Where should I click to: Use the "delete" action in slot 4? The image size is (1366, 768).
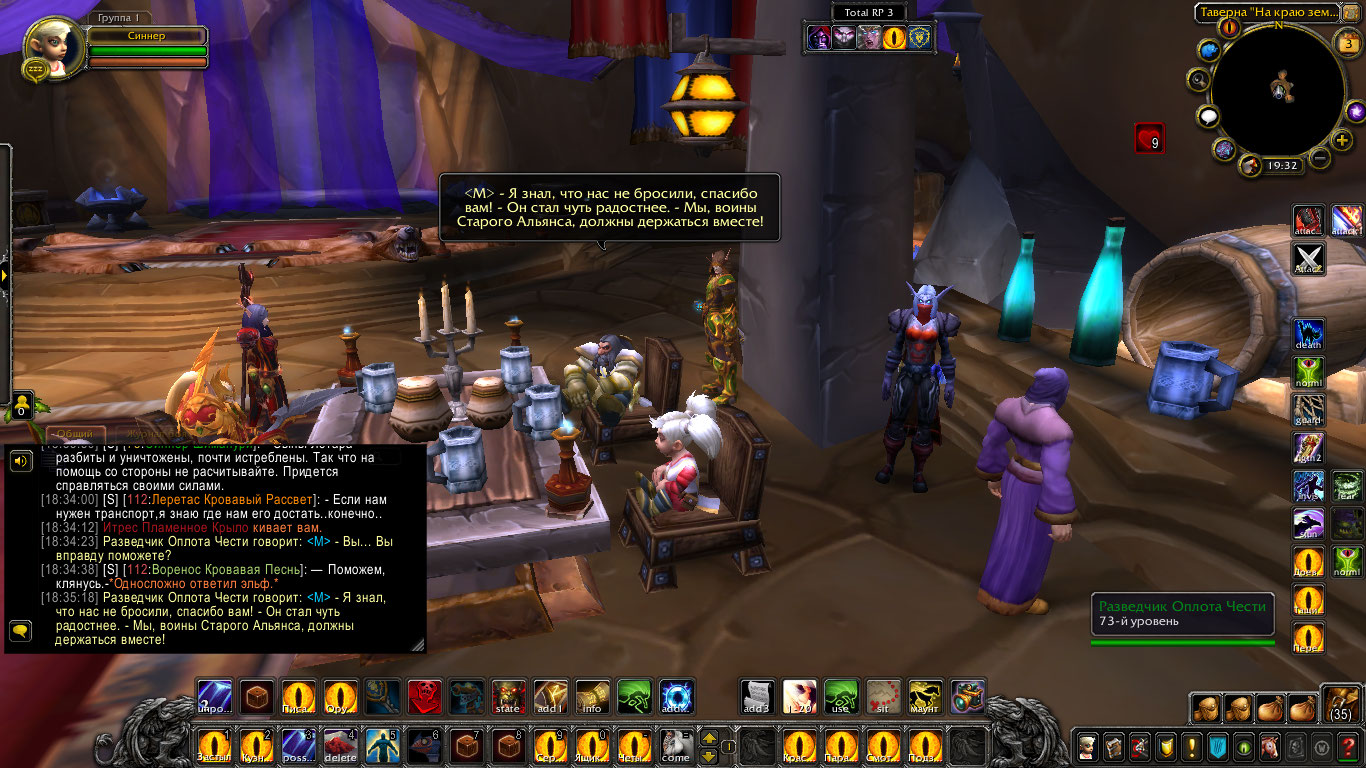click(341, 746)
